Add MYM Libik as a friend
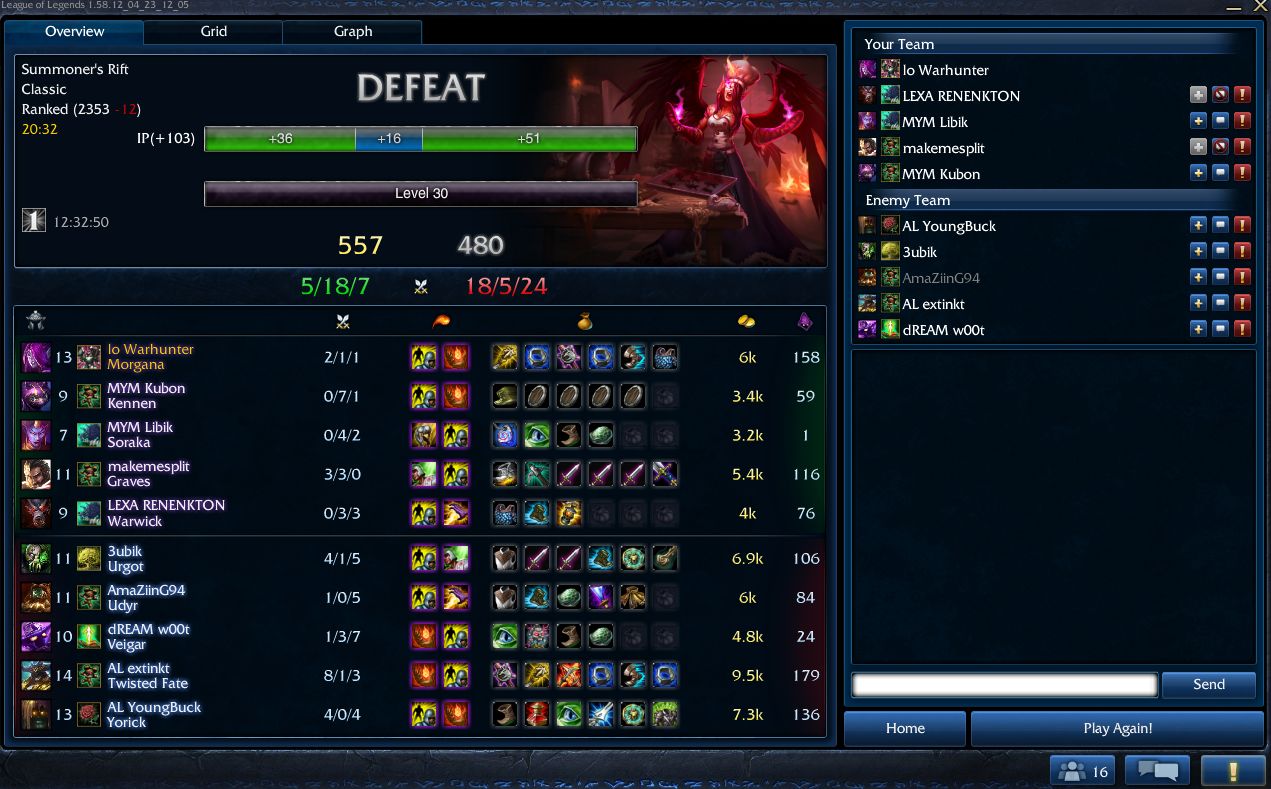This screenshot has width=1271, height=789. 1198,121
